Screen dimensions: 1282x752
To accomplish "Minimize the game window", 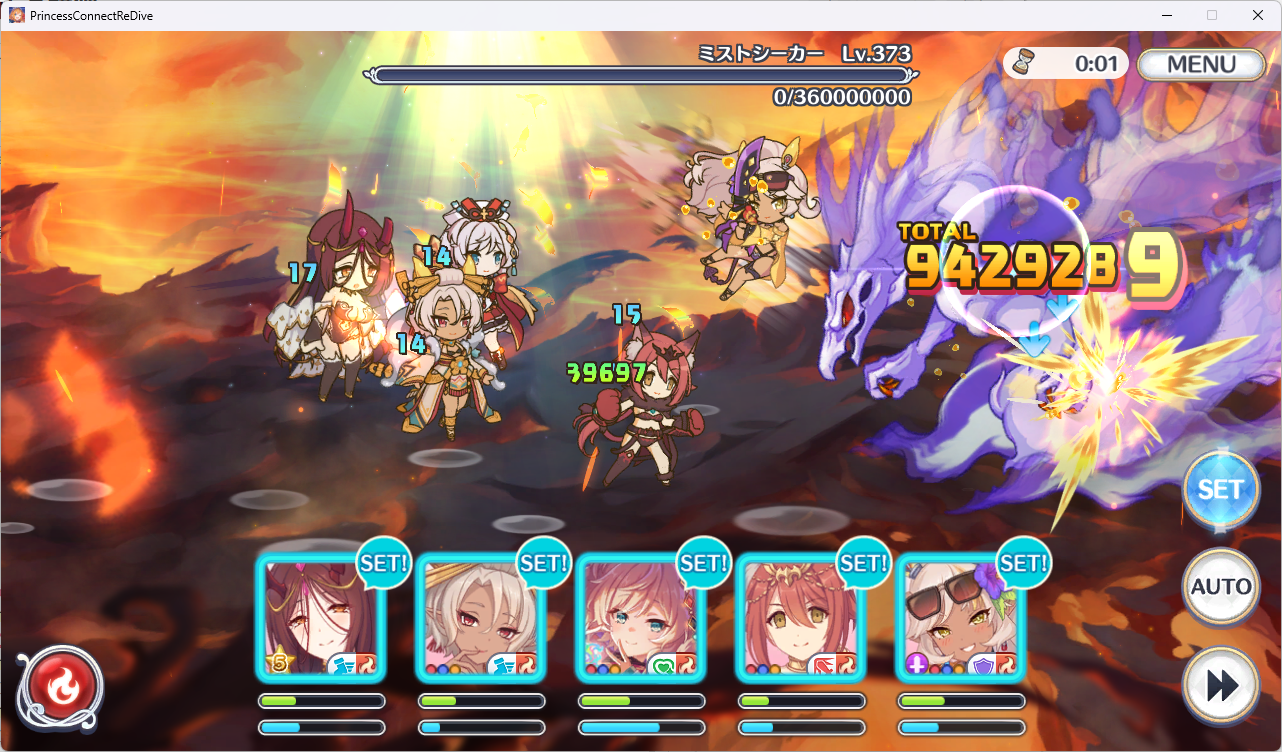I will tap(1166, 15).
